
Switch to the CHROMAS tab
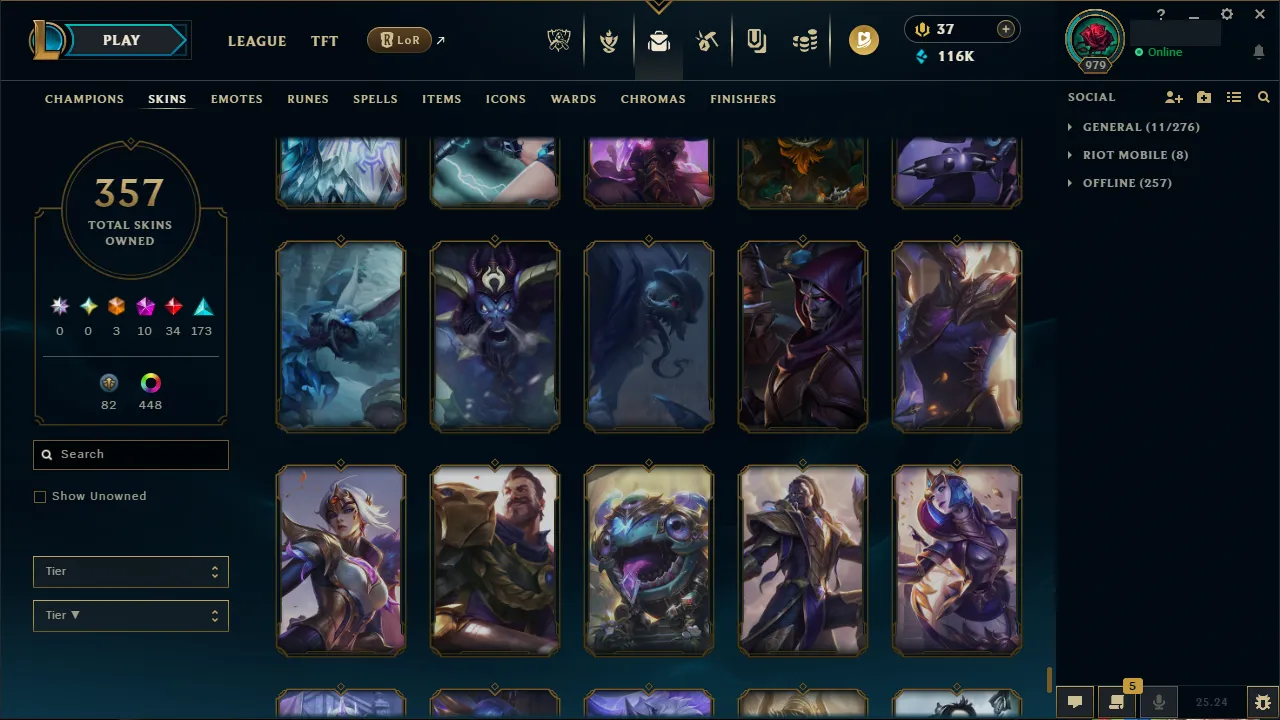(x=653, y=99)
